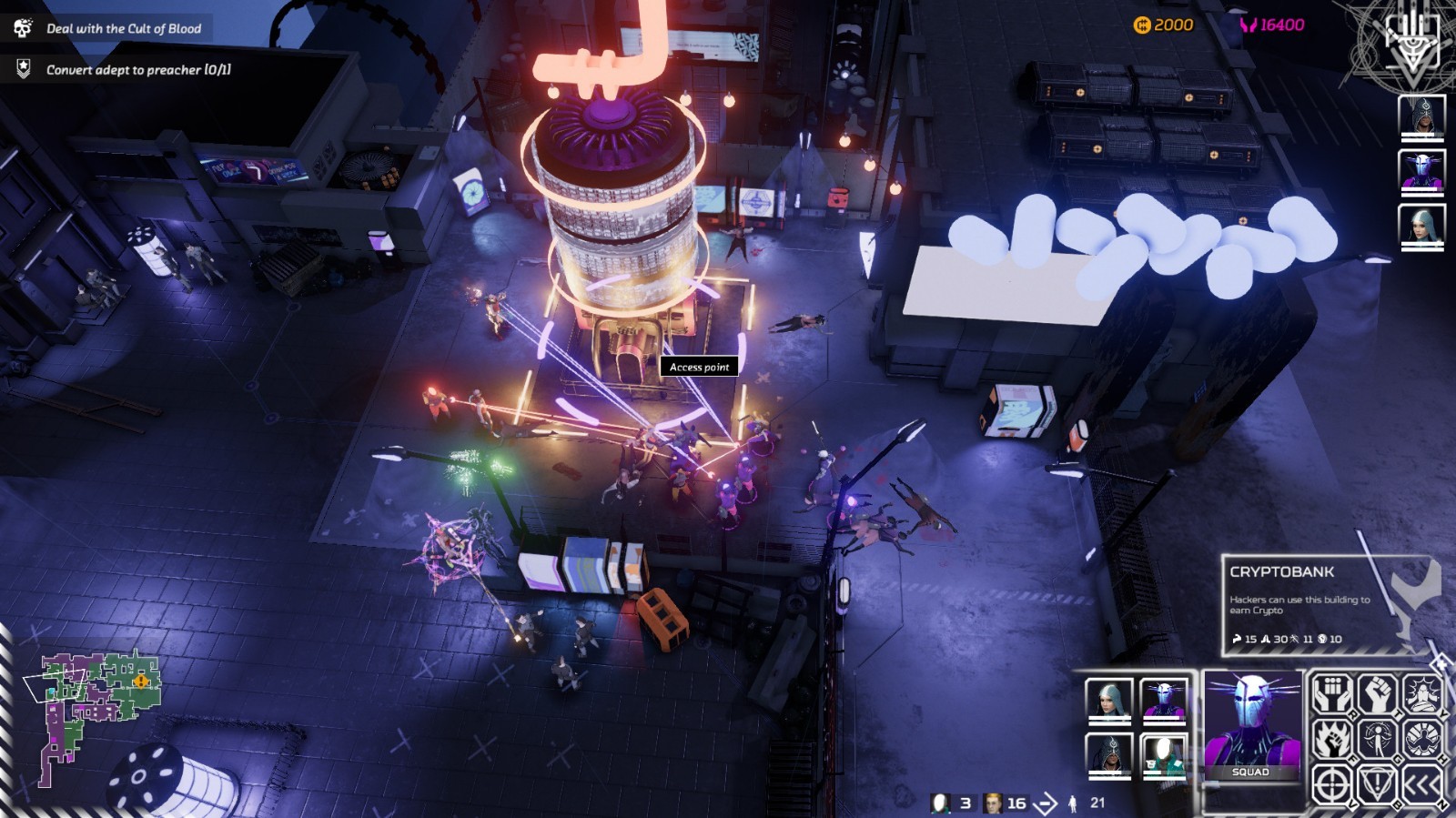Select the Convert adept to preacher objective
The height and width of the screenshot is (818, 1456).
[138, 69]
